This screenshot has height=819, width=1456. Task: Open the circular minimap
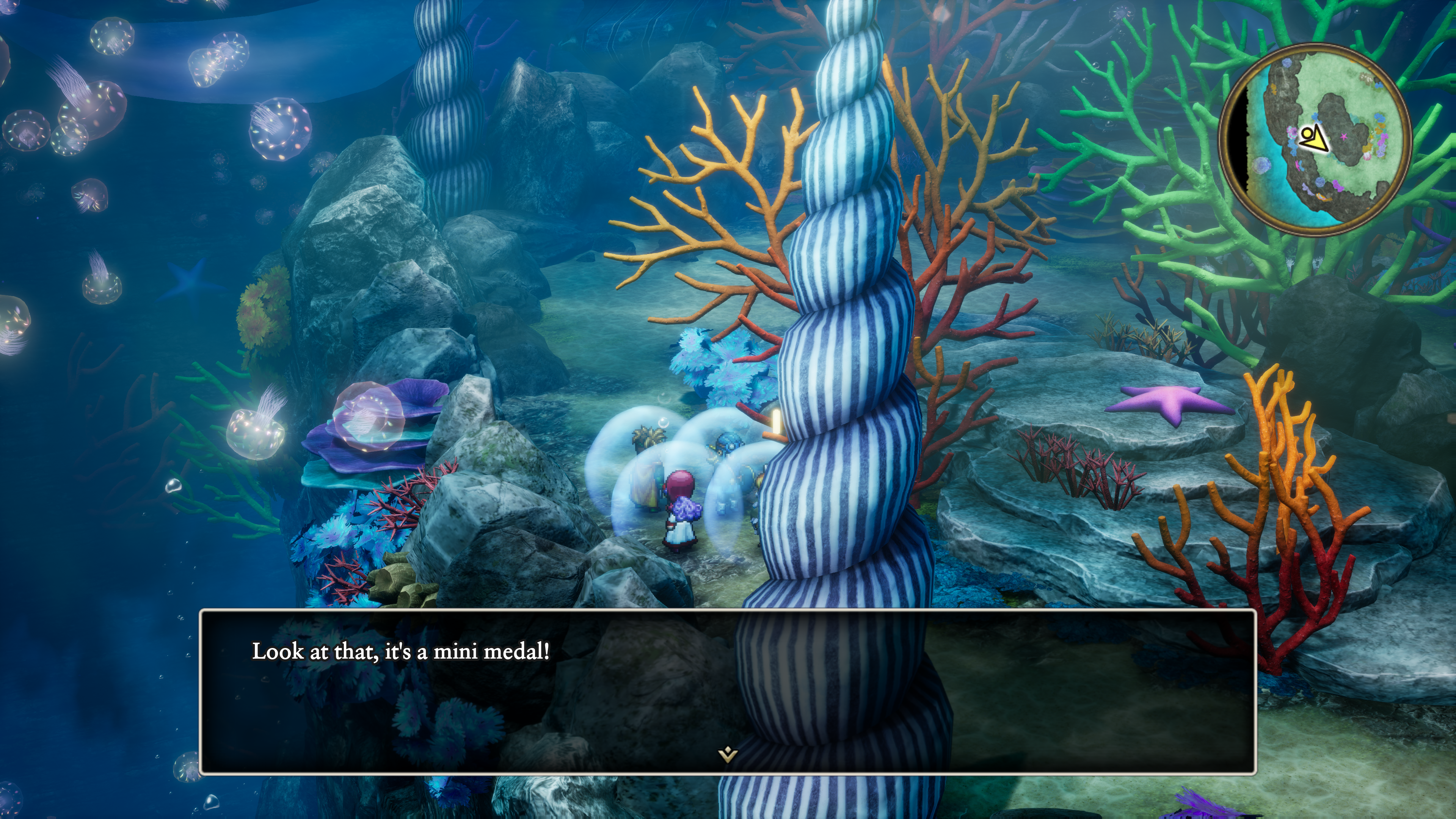[x=1315, y=138]
